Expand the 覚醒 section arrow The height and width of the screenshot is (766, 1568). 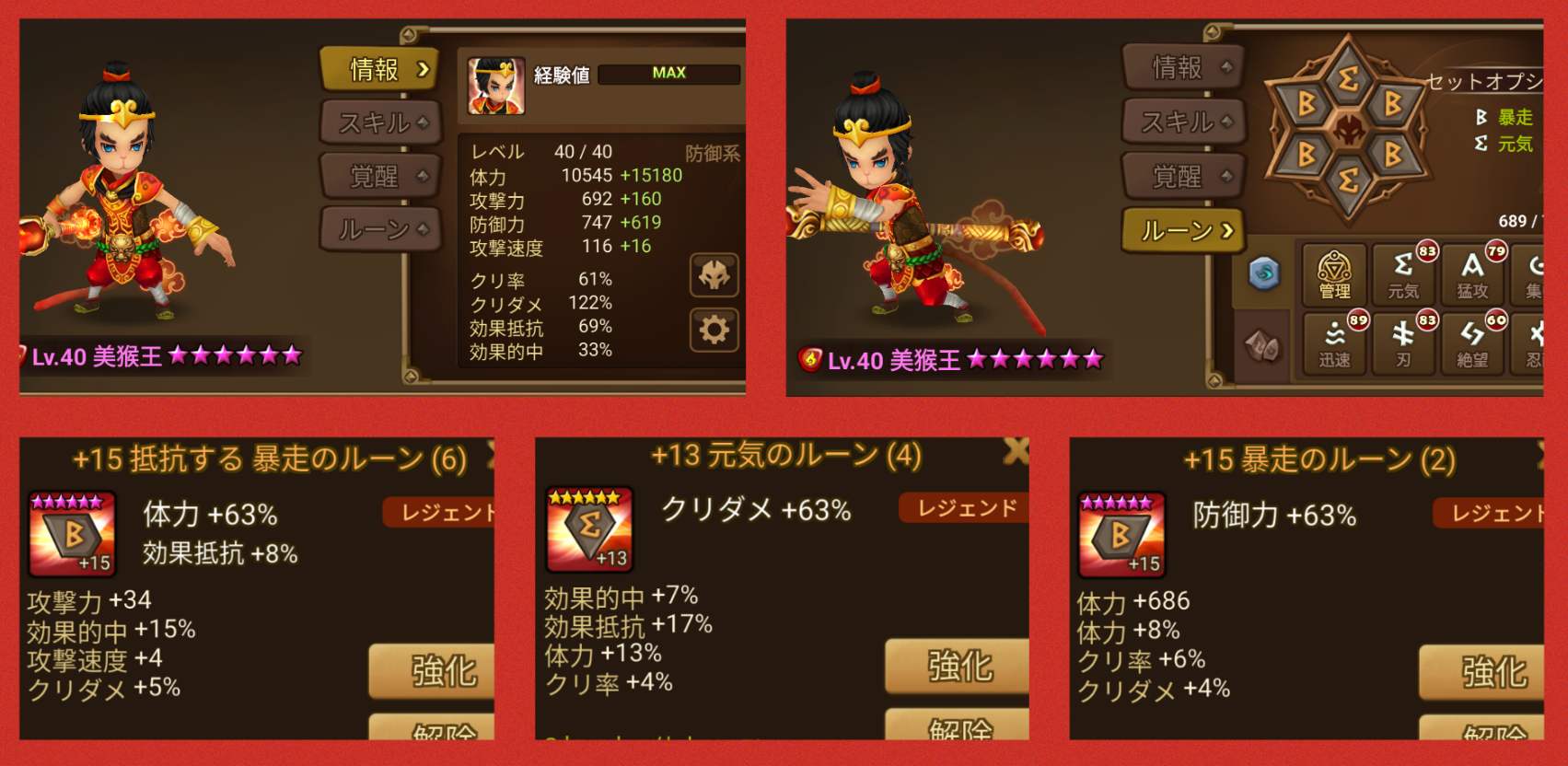click(x=422, y=176)
